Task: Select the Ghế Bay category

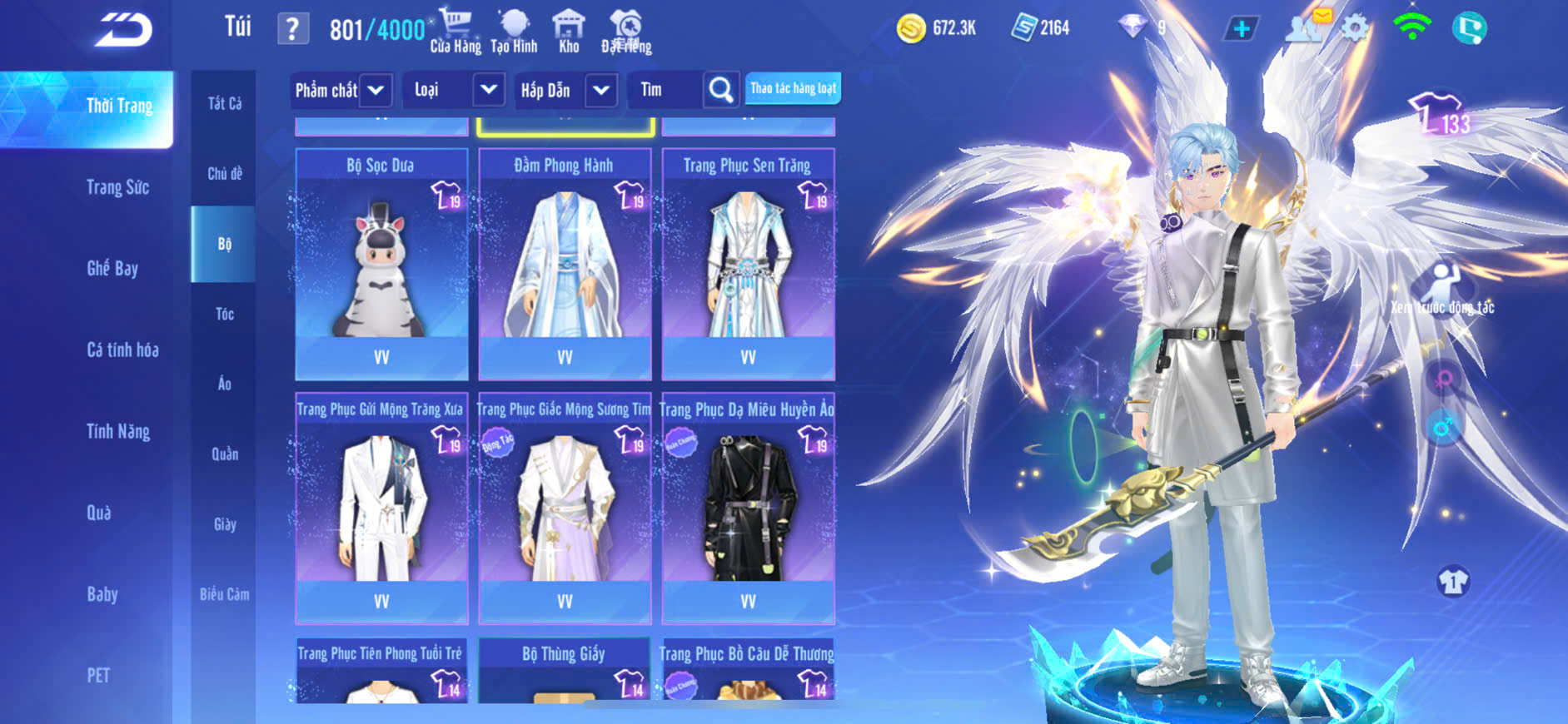Action: coord(112,268)
